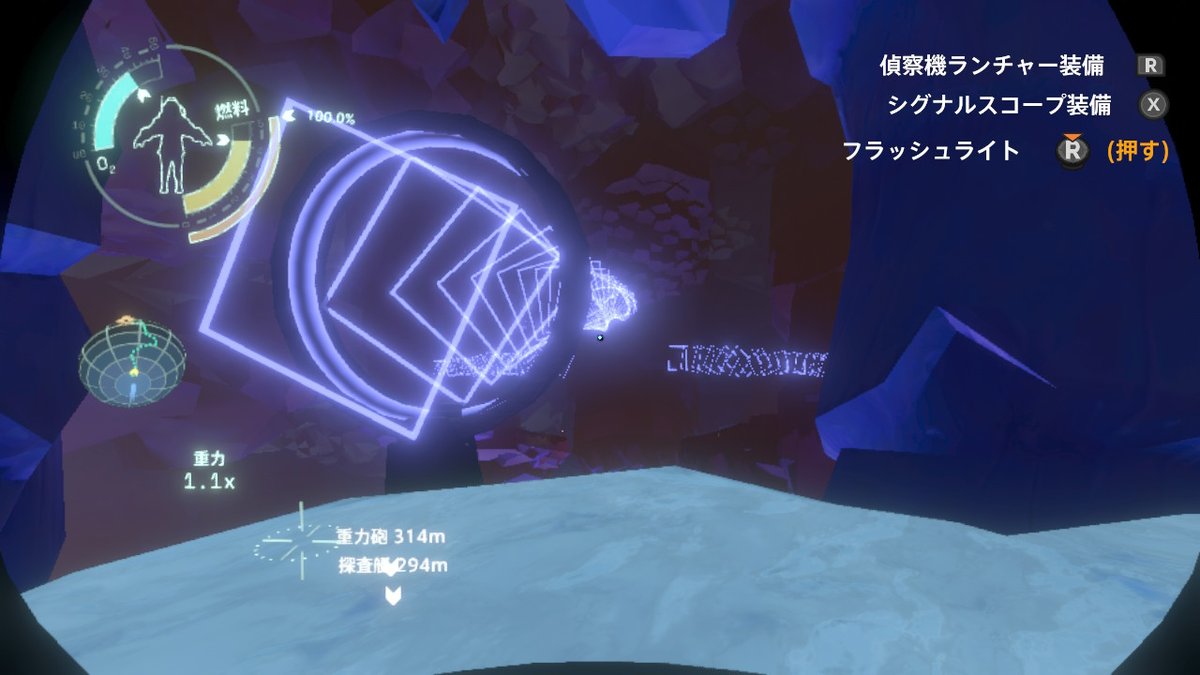Click the spherical planet minimap
Screen dimensions: 1200x675
click(x=133, y=363)
